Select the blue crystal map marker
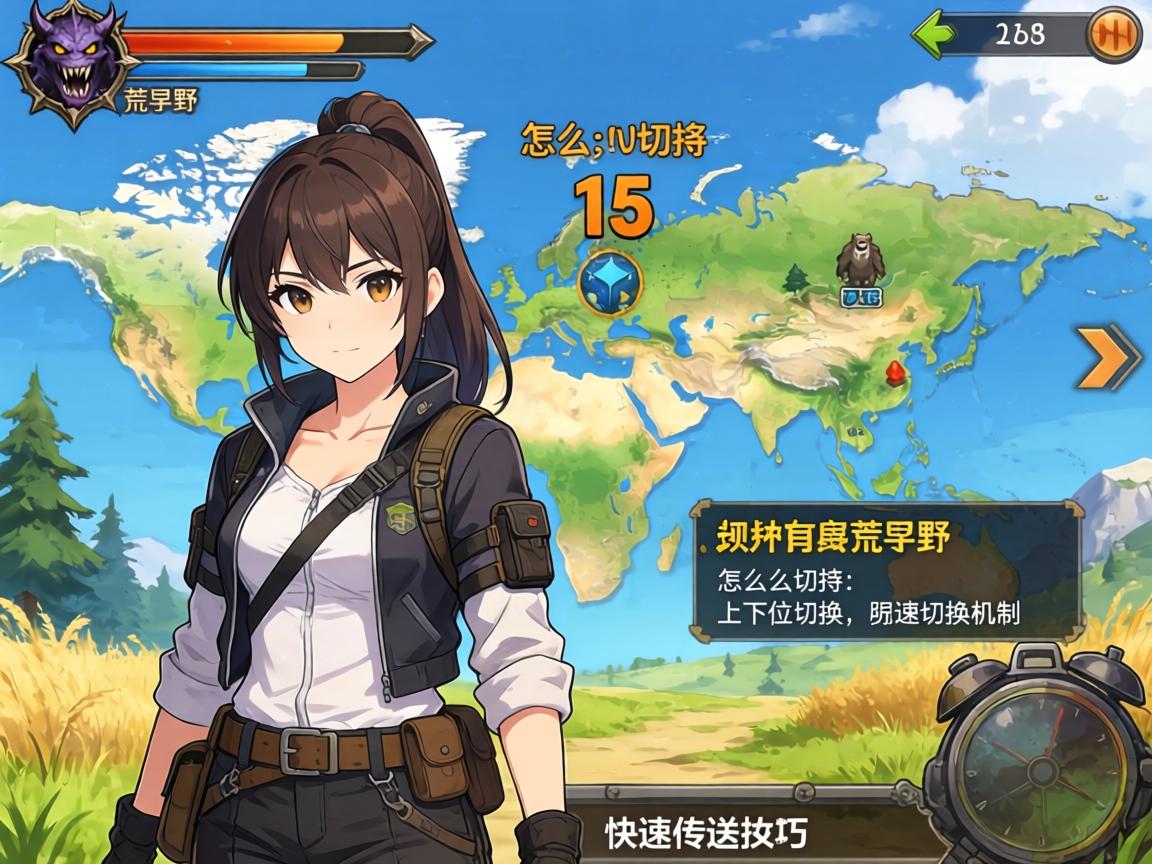The image size is (1152, 864). [x=609, y=283]
